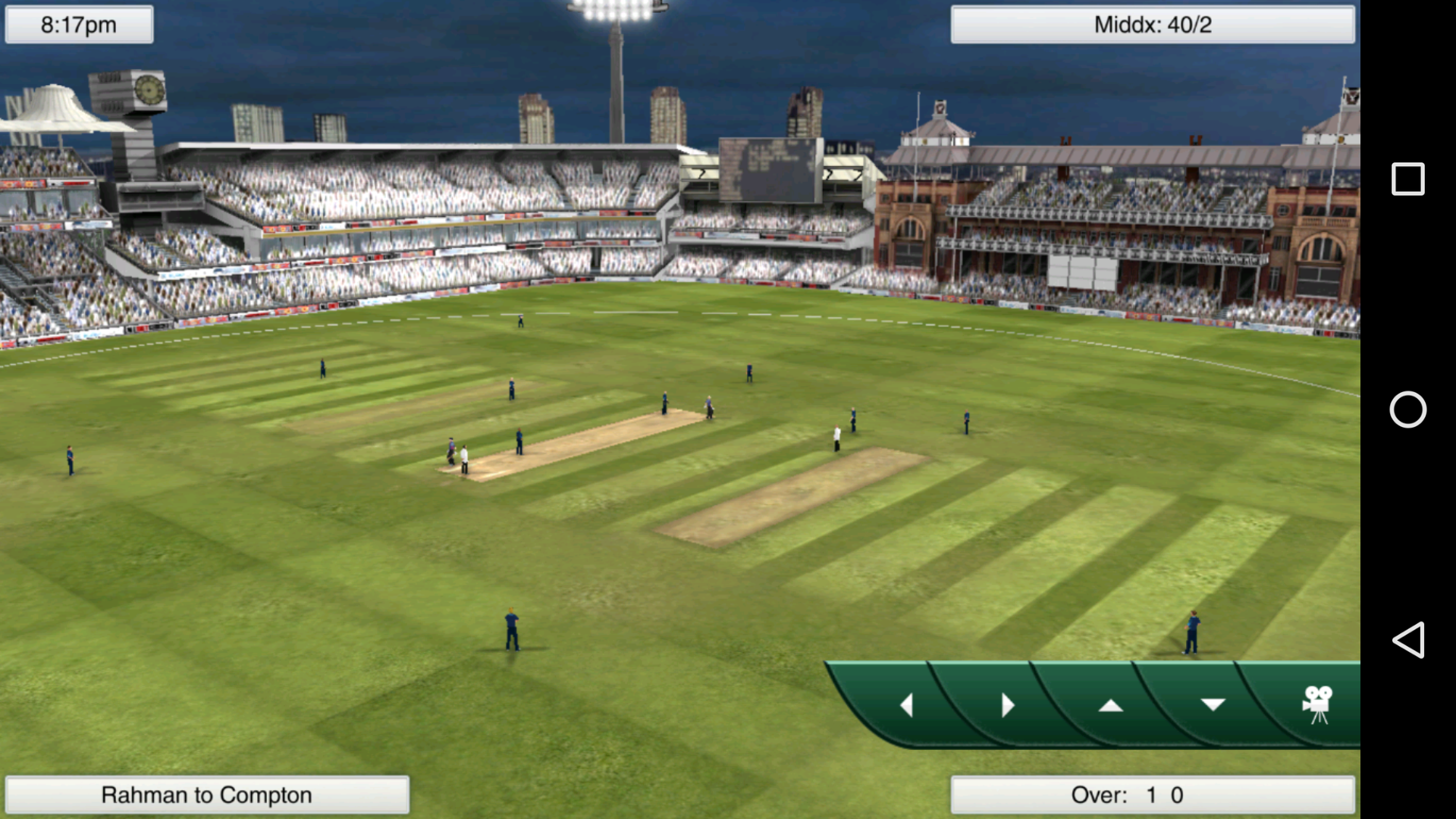View the Middx 40/2 scoreboard
The width and height of the screenshot is (1456, 819).
1152,24
